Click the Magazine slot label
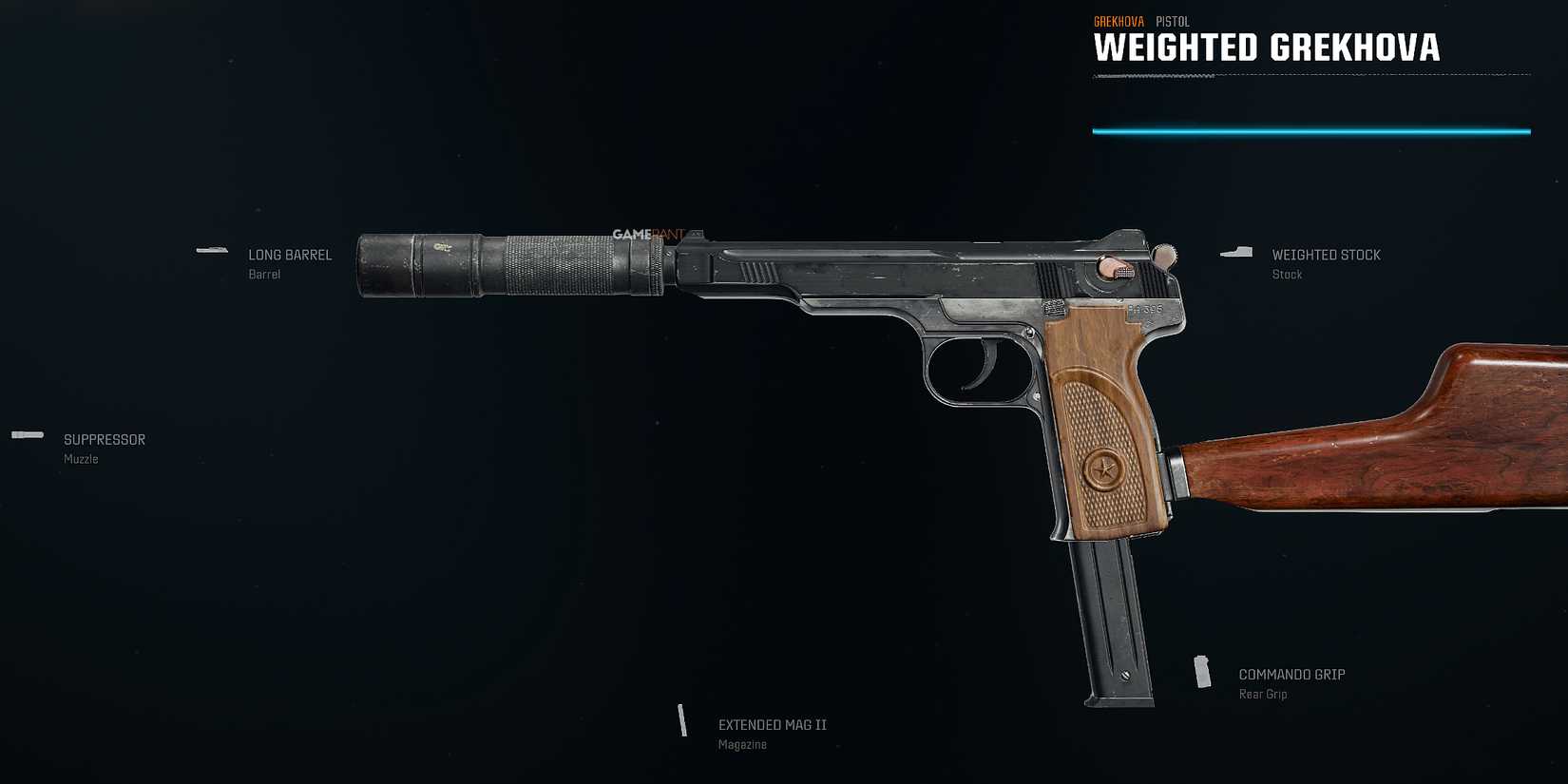Viewport: 1568px width, 784px height. tap(742, 744)
